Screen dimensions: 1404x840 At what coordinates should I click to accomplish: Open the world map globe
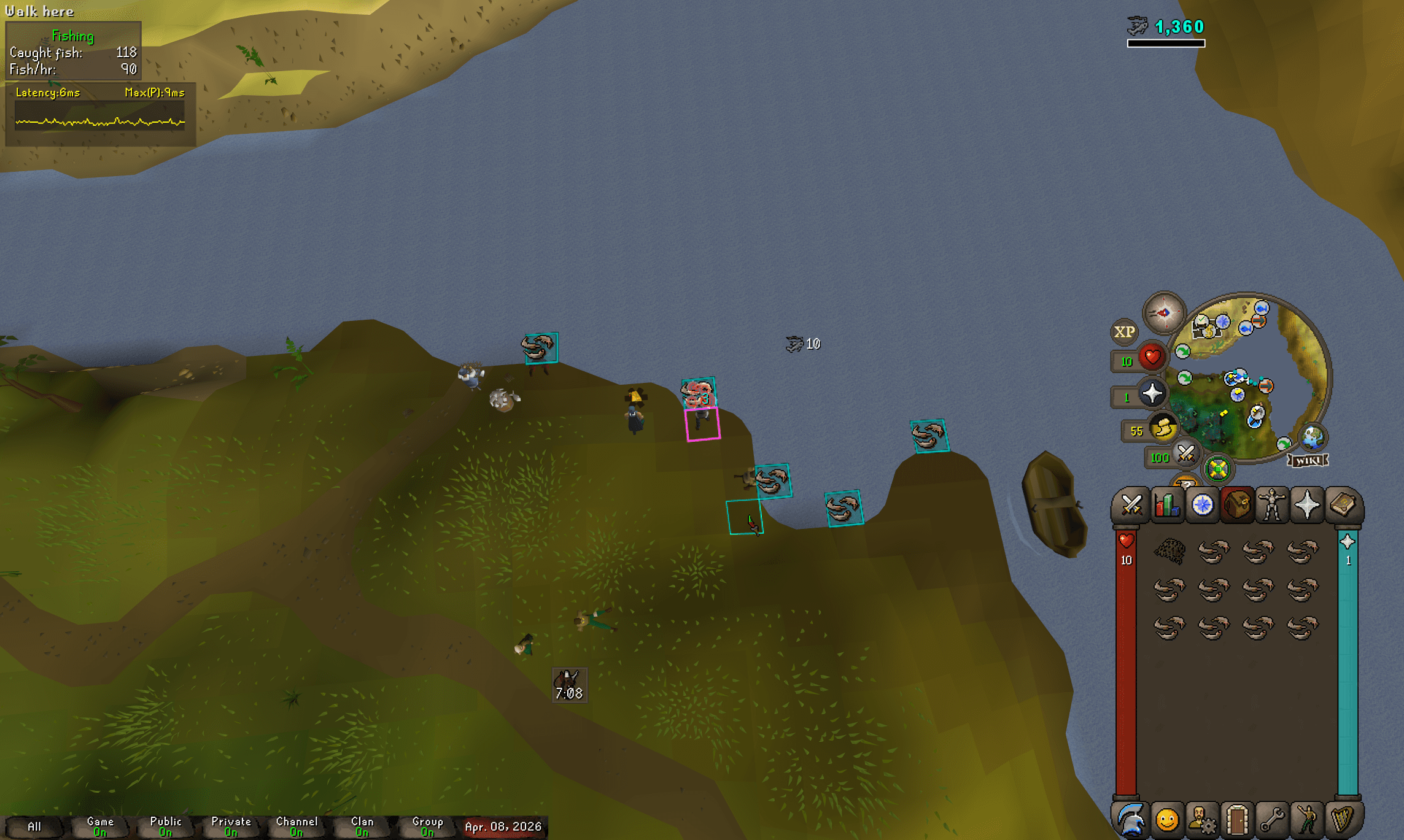pyautogui.click(x=1313, y=437)
